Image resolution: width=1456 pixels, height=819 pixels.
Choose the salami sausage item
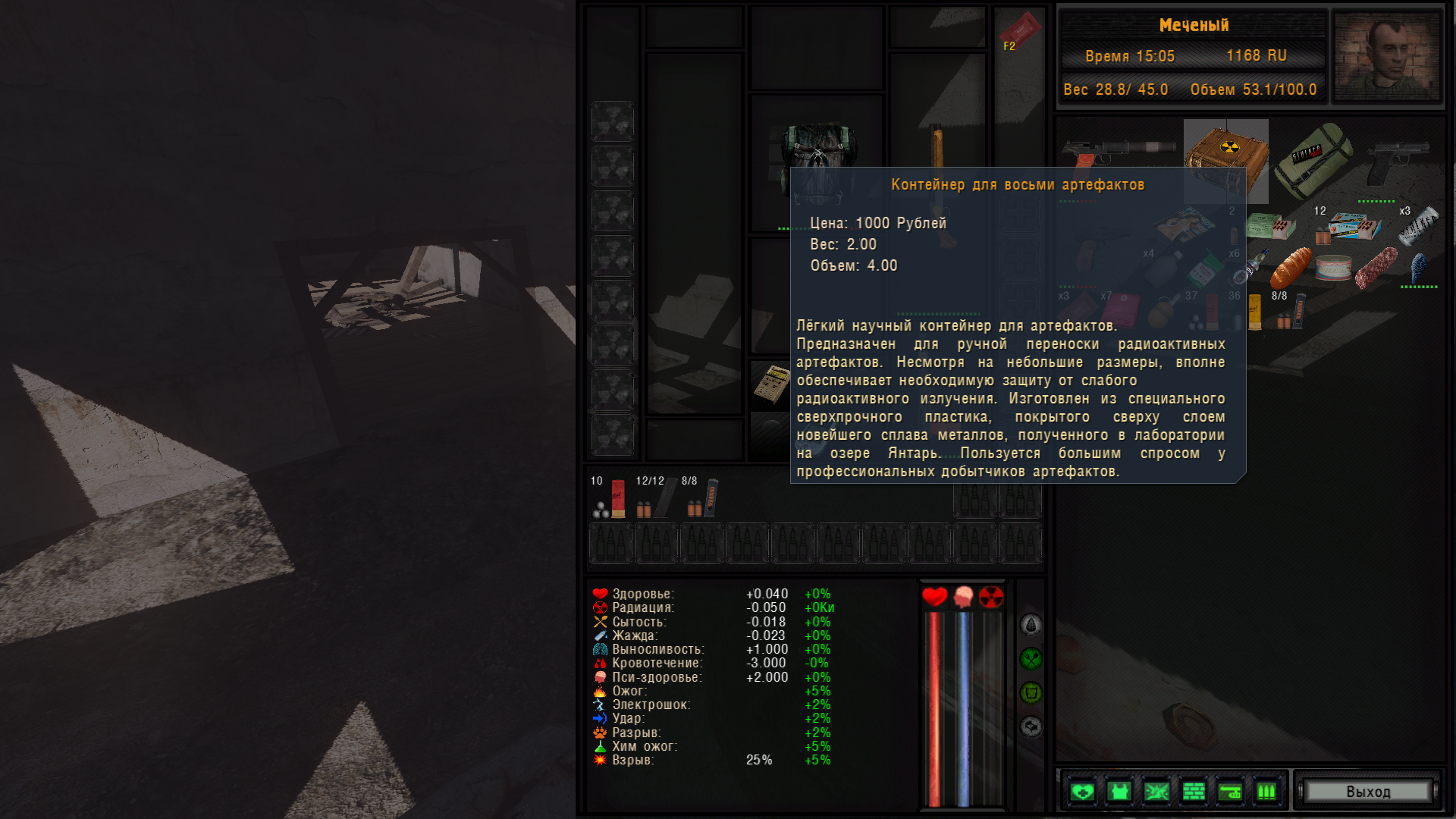tap(1376, 267)
